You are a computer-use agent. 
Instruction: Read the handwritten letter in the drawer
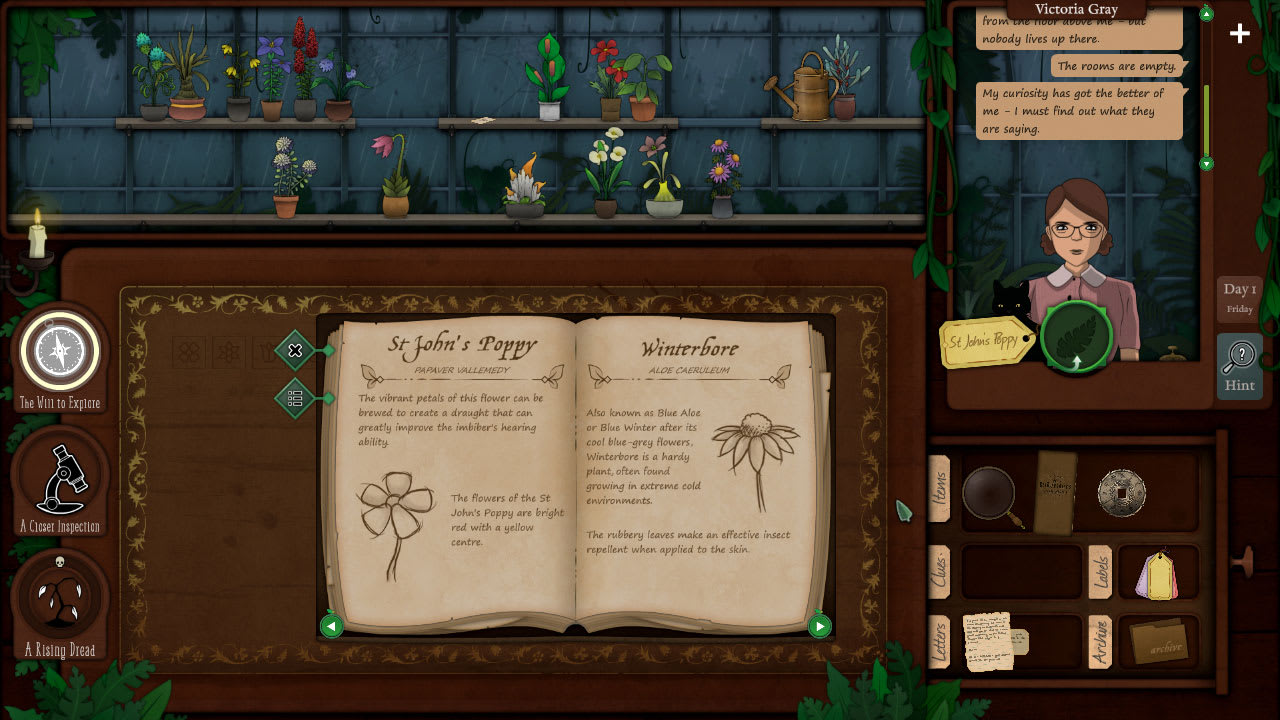coord(990,641)
